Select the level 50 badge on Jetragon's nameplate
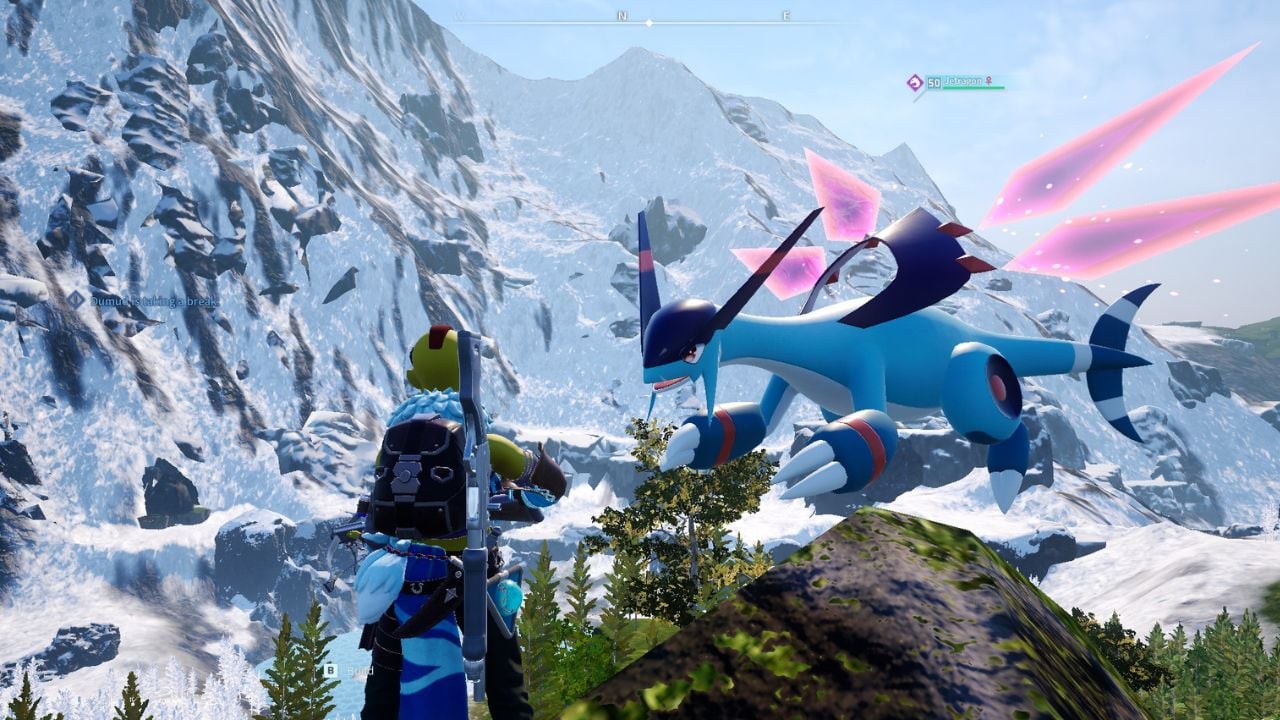 [933, 82]
